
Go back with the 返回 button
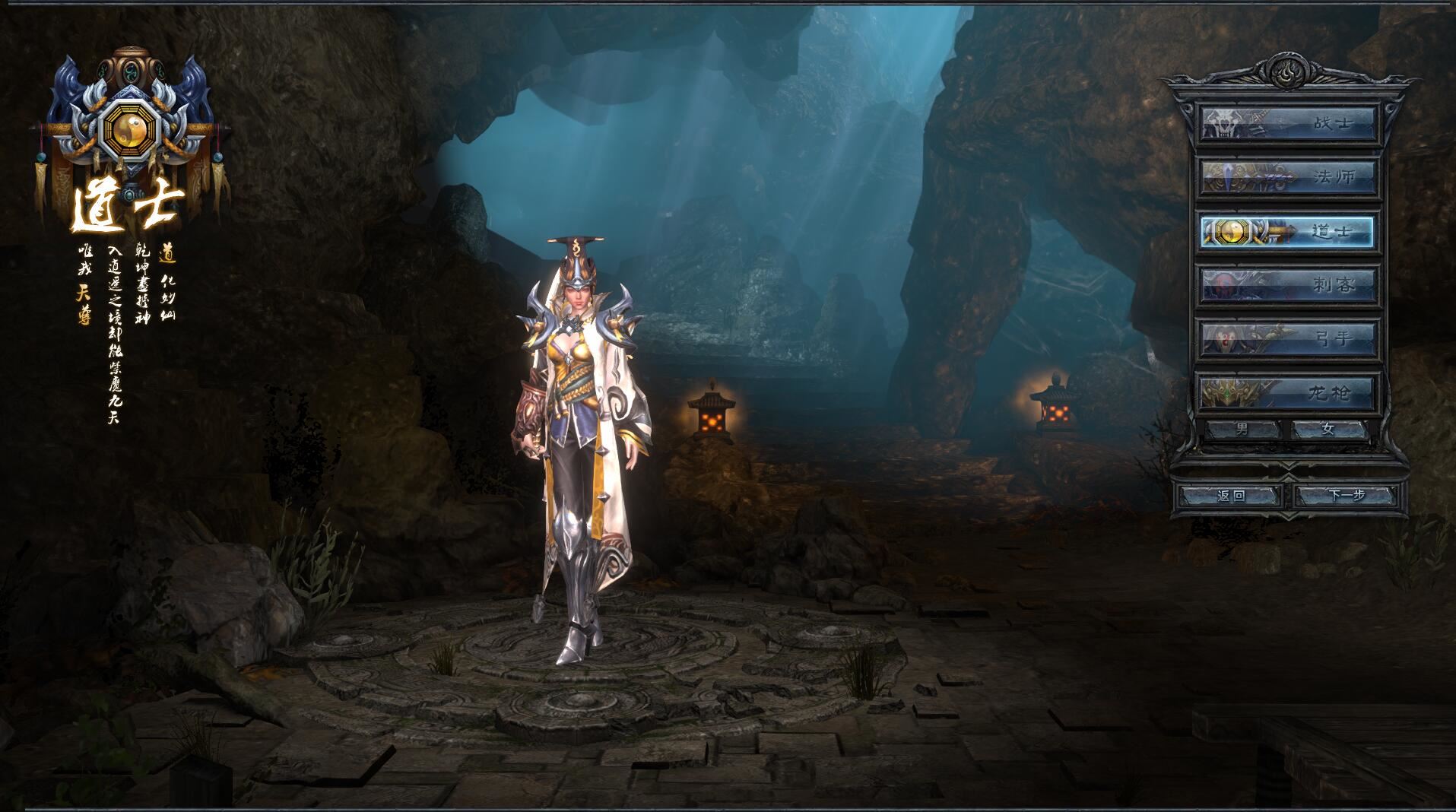coord(1230,496)
